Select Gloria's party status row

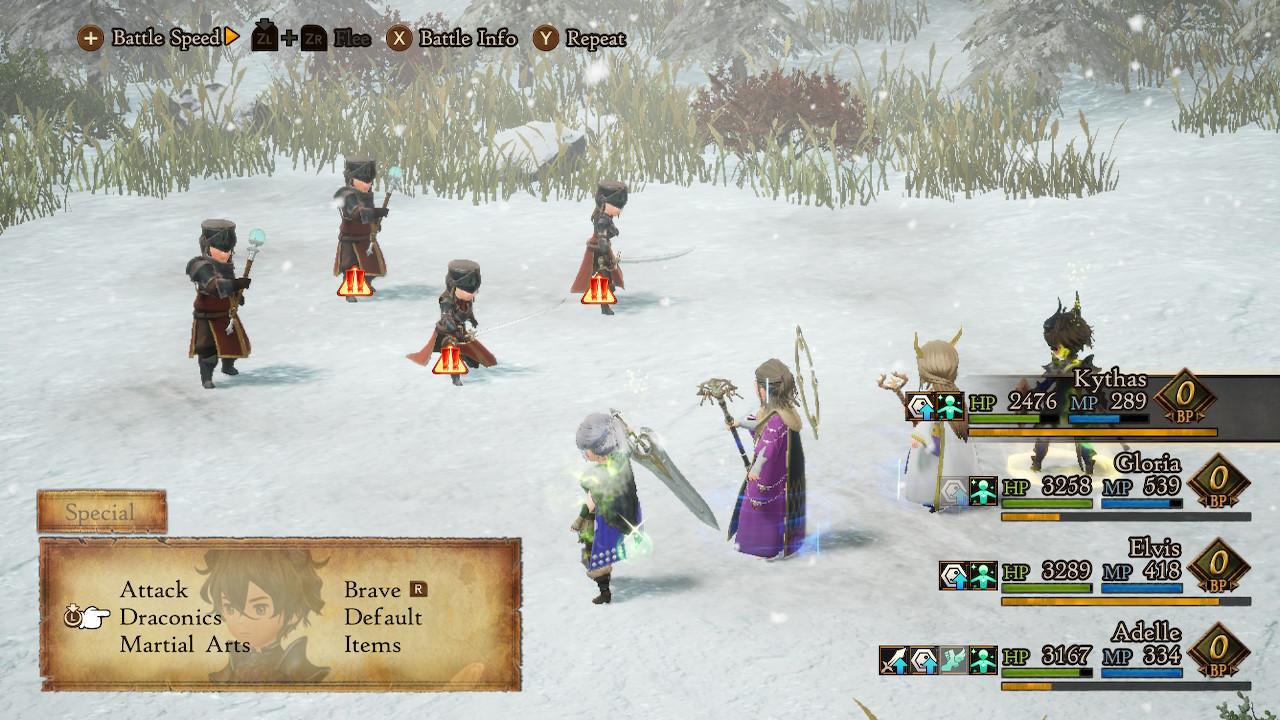[1147, 464]
